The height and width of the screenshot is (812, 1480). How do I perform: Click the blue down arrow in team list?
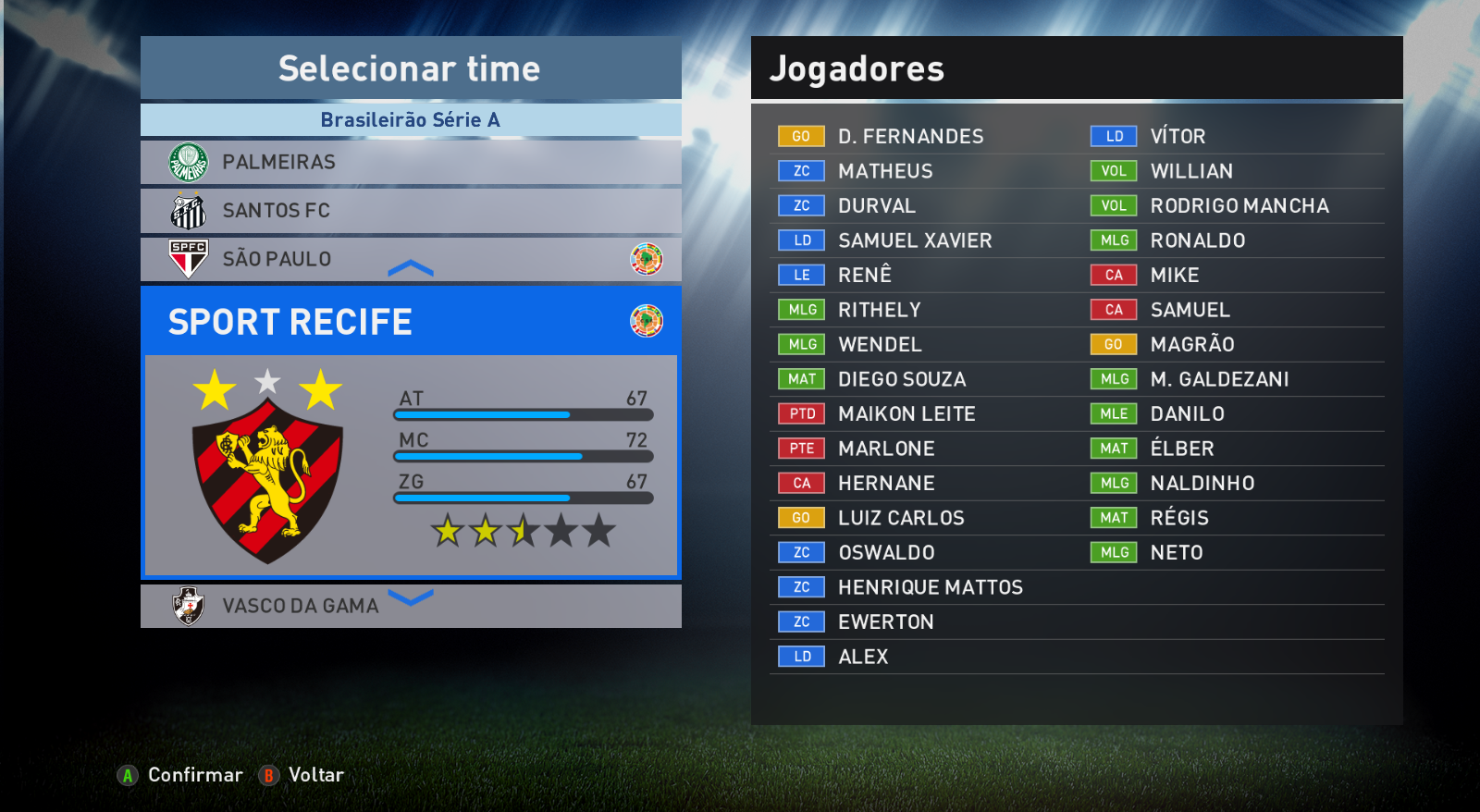(x=411, y=597)
